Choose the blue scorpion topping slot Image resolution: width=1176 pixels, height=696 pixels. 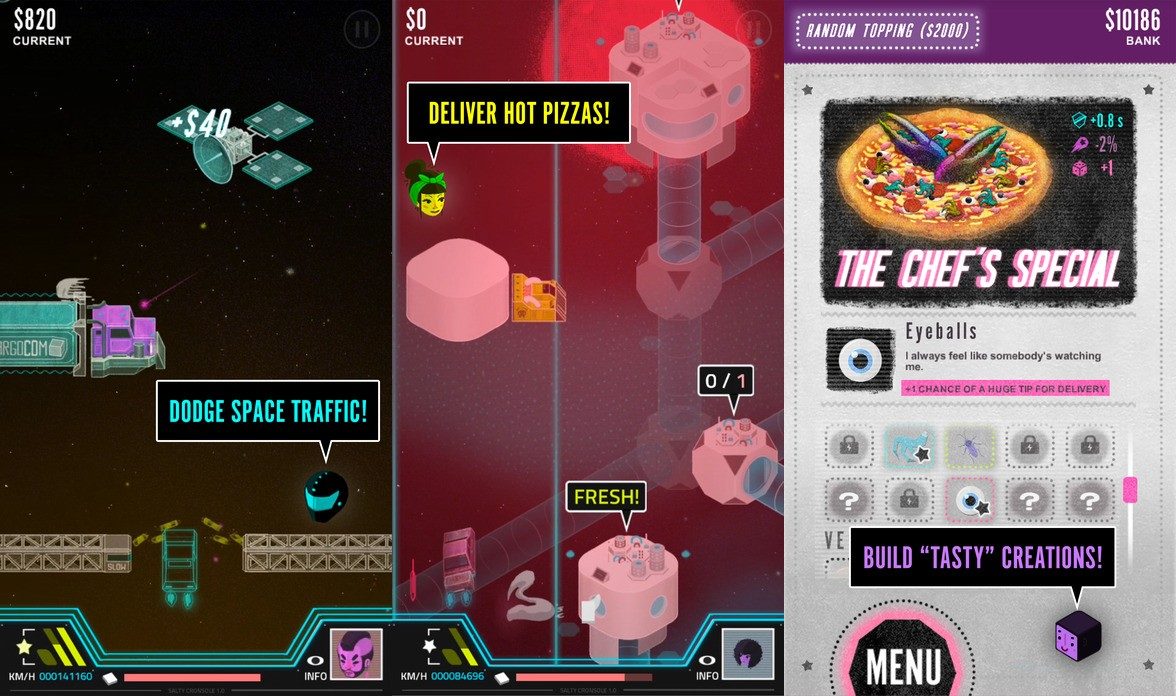pyautogui.click(x=909, y=447)
